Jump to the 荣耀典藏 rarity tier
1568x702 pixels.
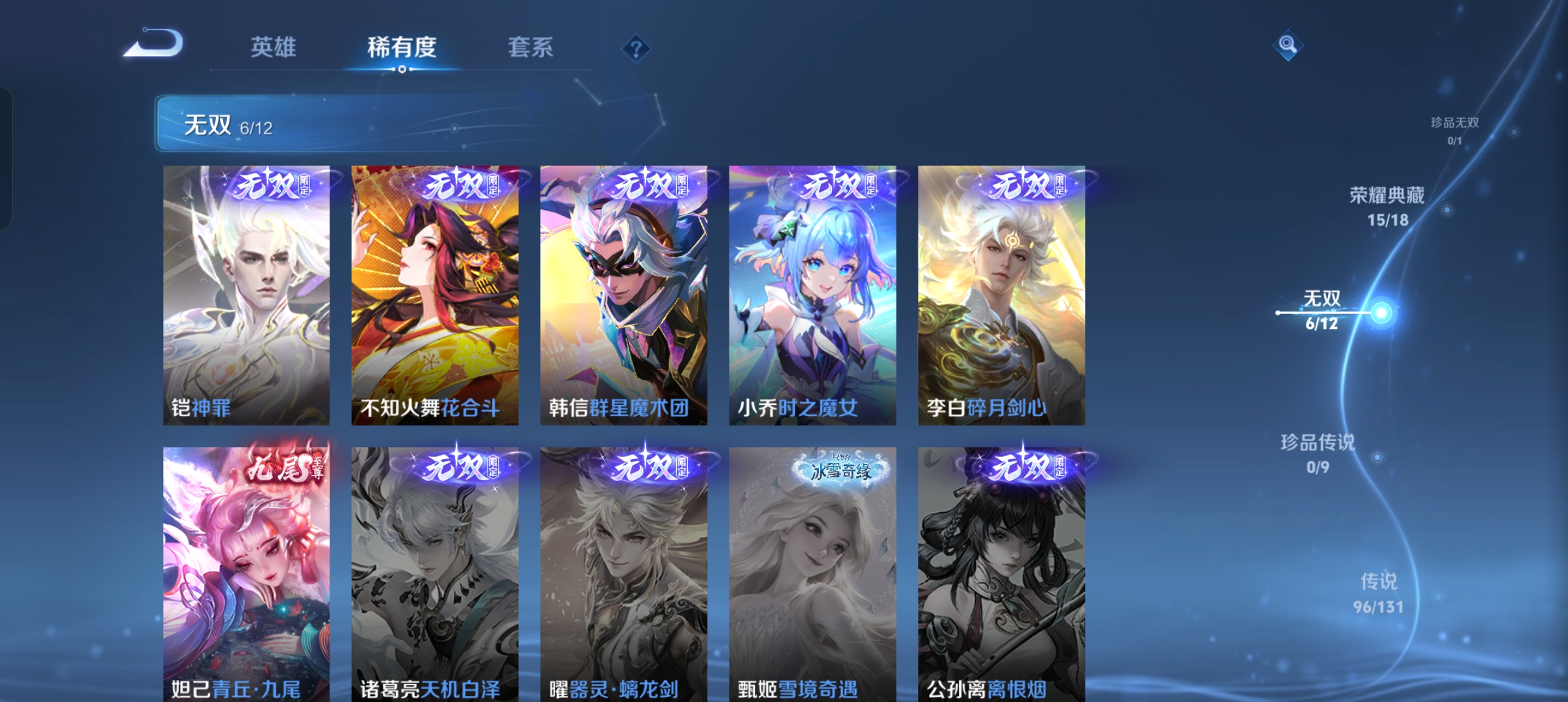coord(1387,206)
